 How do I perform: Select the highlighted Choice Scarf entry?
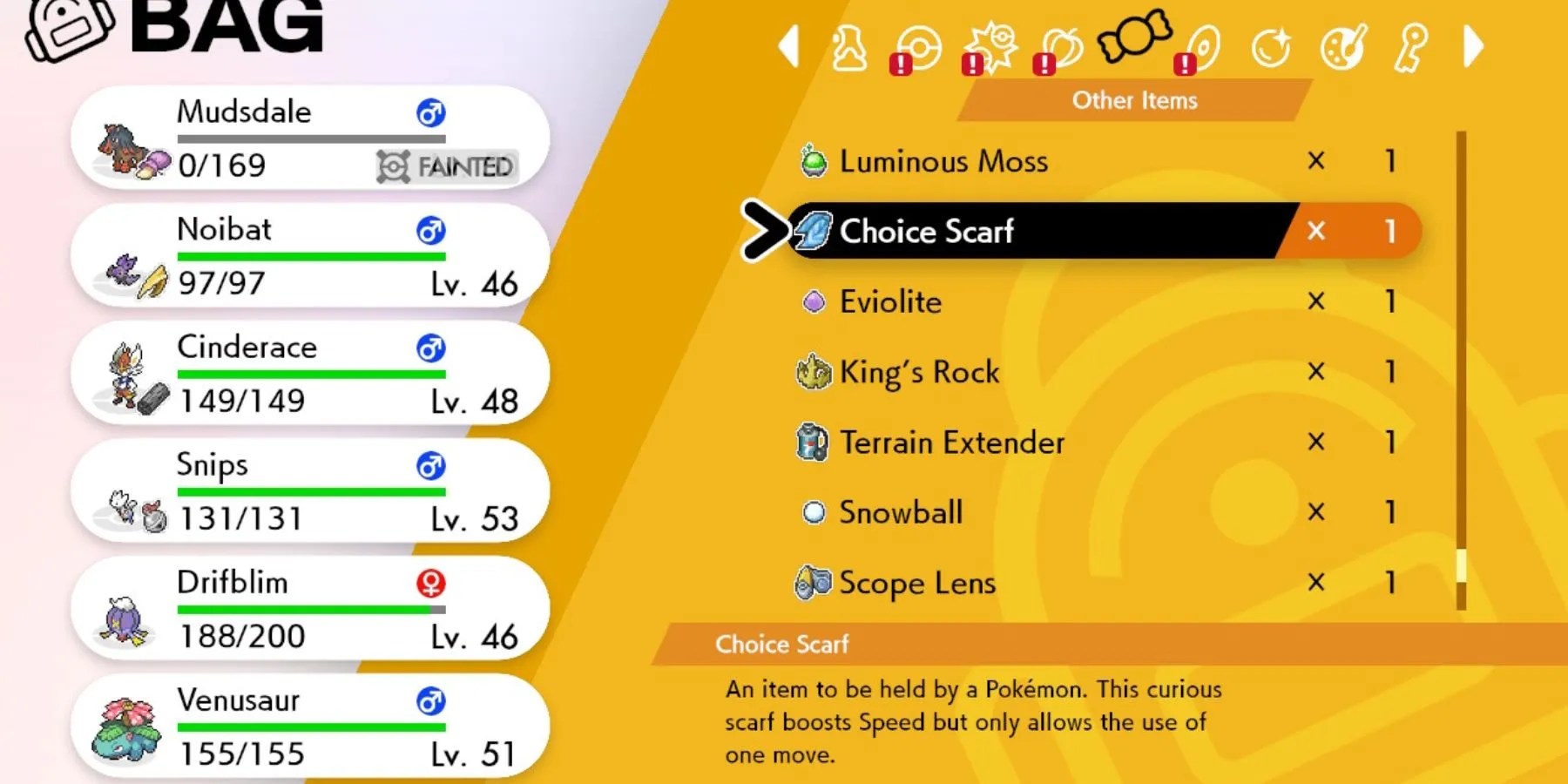click(x=926, y=232)
